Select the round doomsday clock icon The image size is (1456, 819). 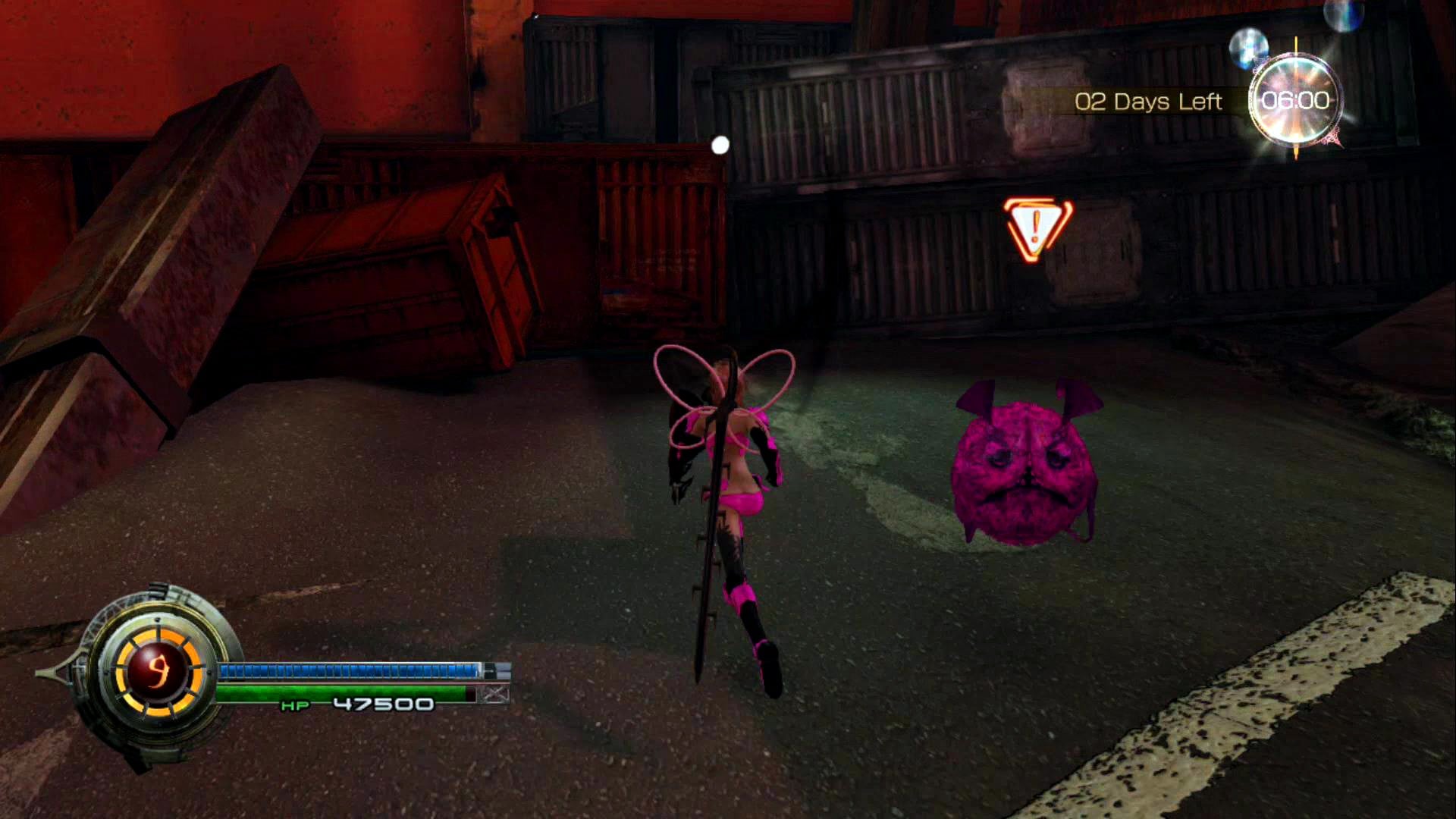tap(1295, 101)
